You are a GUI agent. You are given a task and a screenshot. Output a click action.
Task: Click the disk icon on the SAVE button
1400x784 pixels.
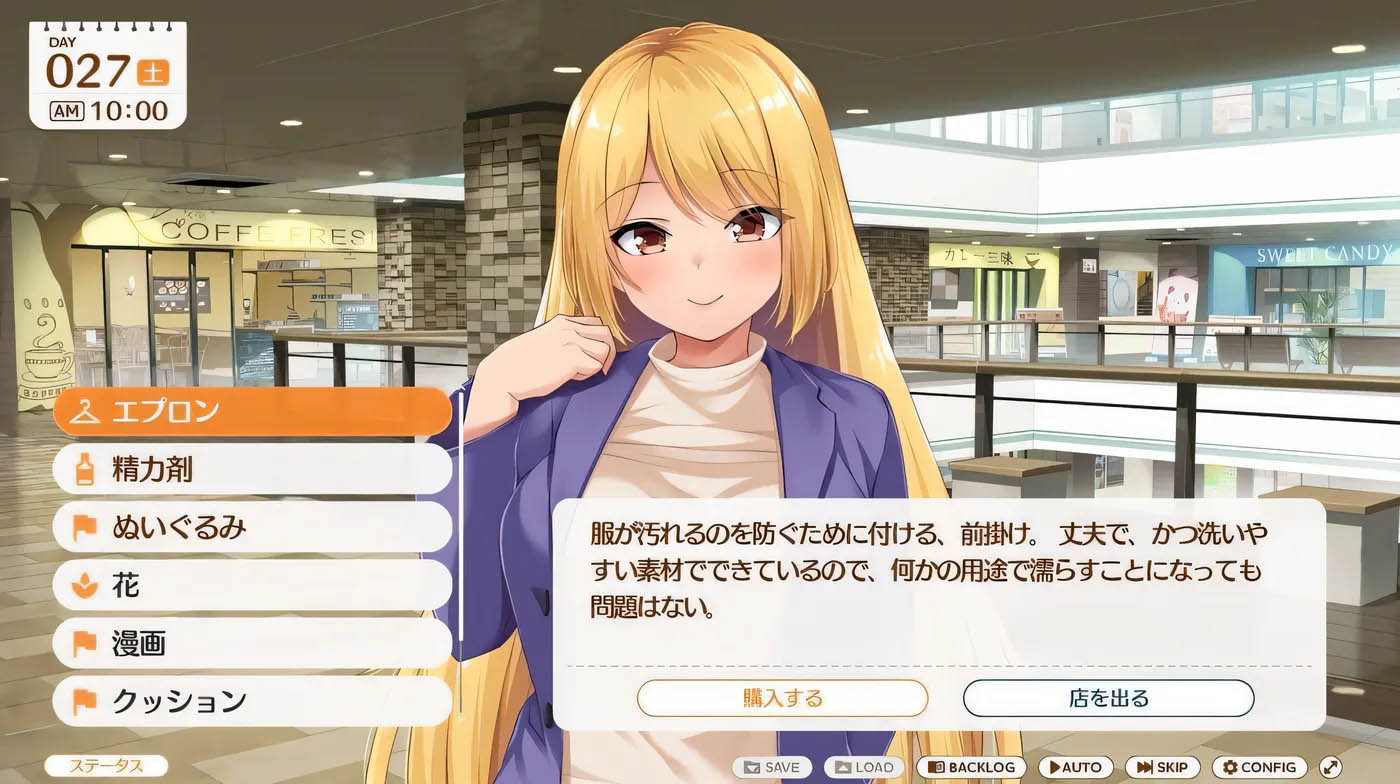pos(750,767)
